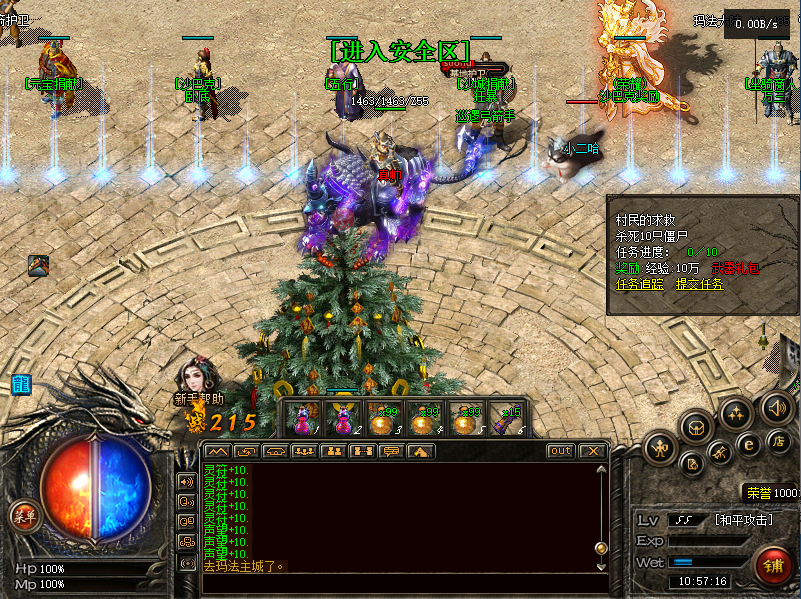
Task: Open the bag inventory round button
Action: click(x=696, y=429)
